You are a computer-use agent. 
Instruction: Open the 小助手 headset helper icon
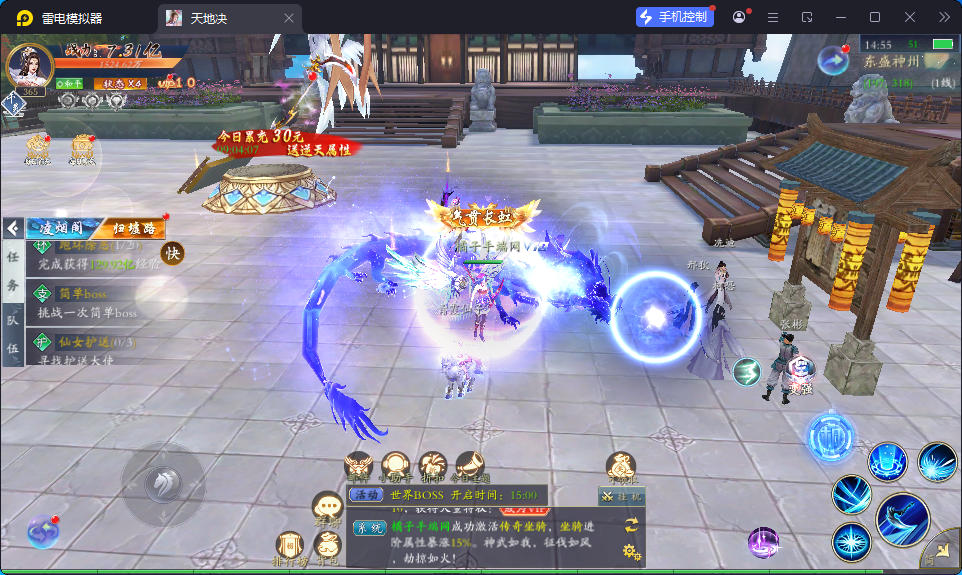click(x=396, y=465)
